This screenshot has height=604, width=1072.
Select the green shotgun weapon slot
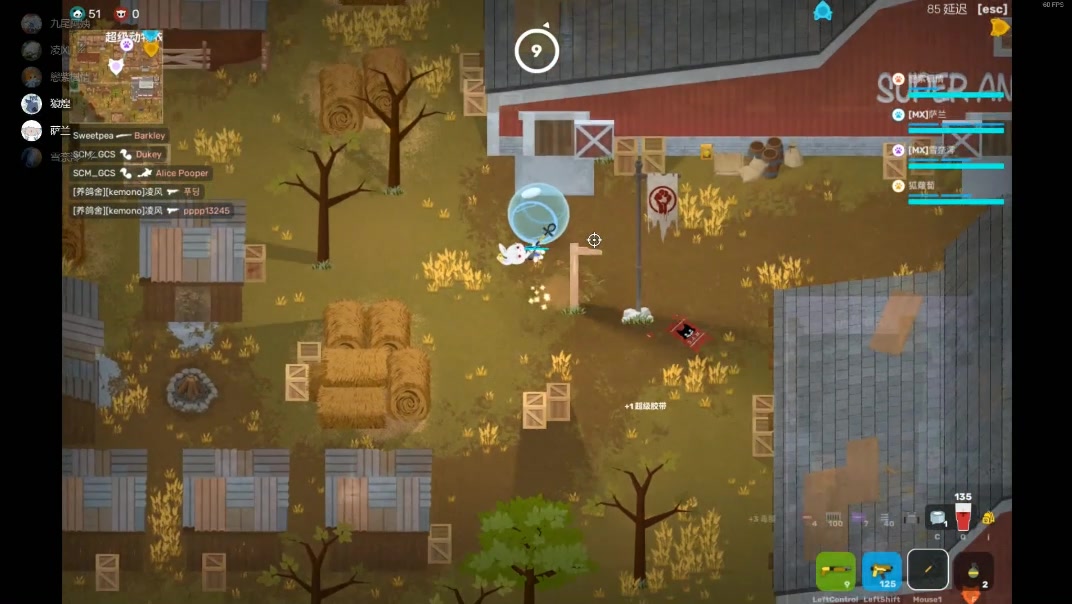(x=835, y=571)
